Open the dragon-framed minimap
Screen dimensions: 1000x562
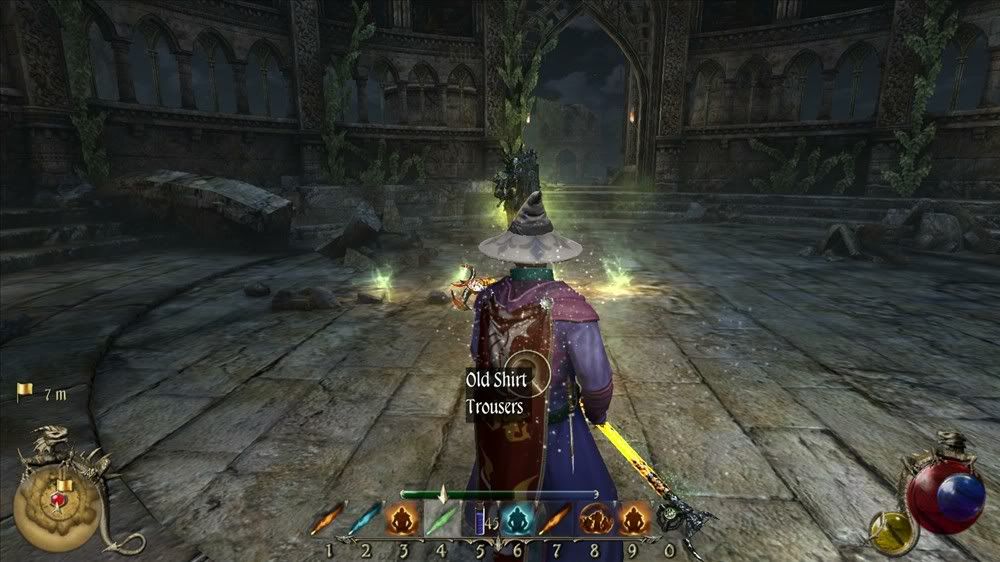pos(58,500)
